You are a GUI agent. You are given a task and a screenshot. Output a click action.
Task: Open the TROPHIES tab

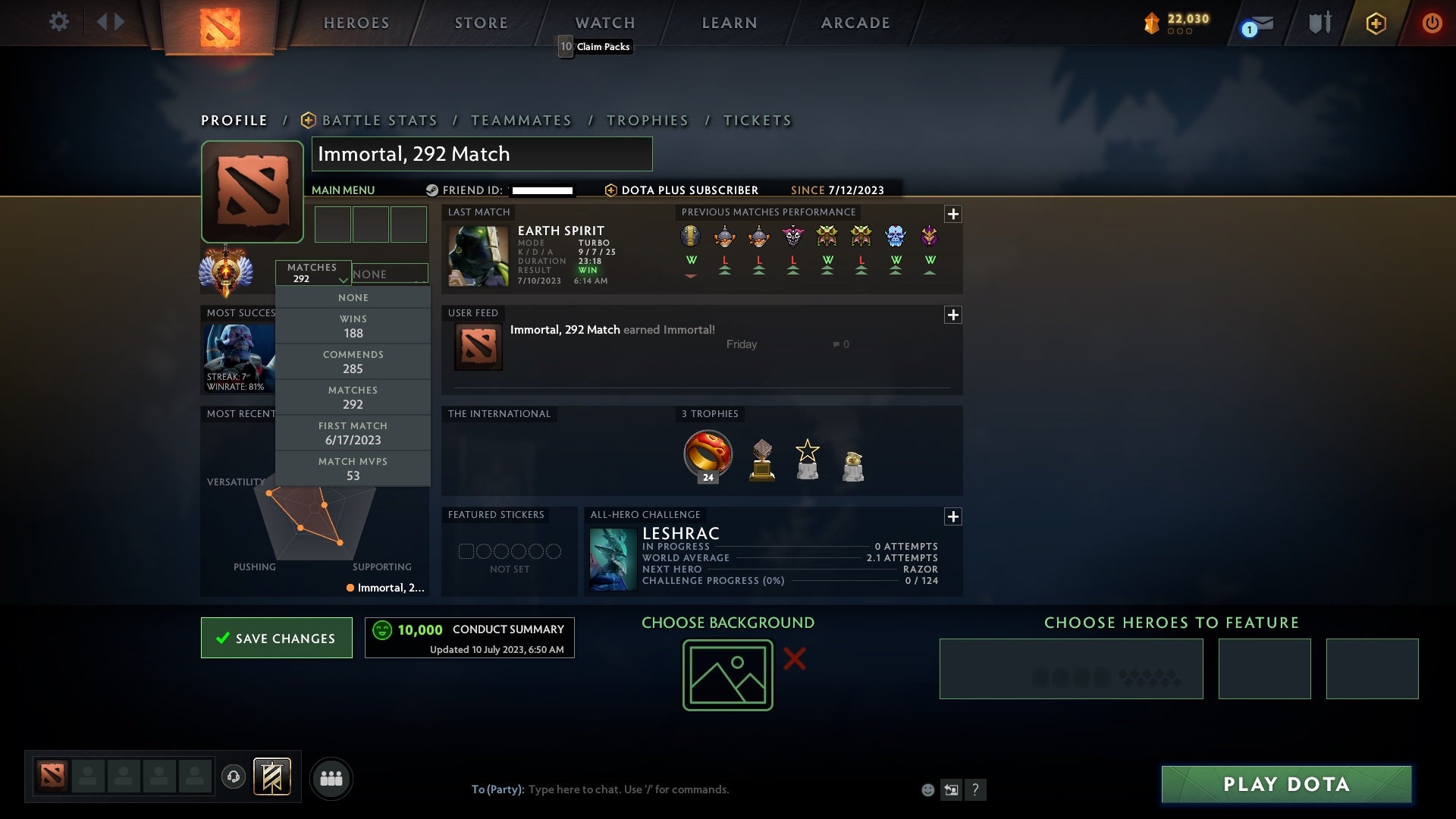(x=648, y=120)
